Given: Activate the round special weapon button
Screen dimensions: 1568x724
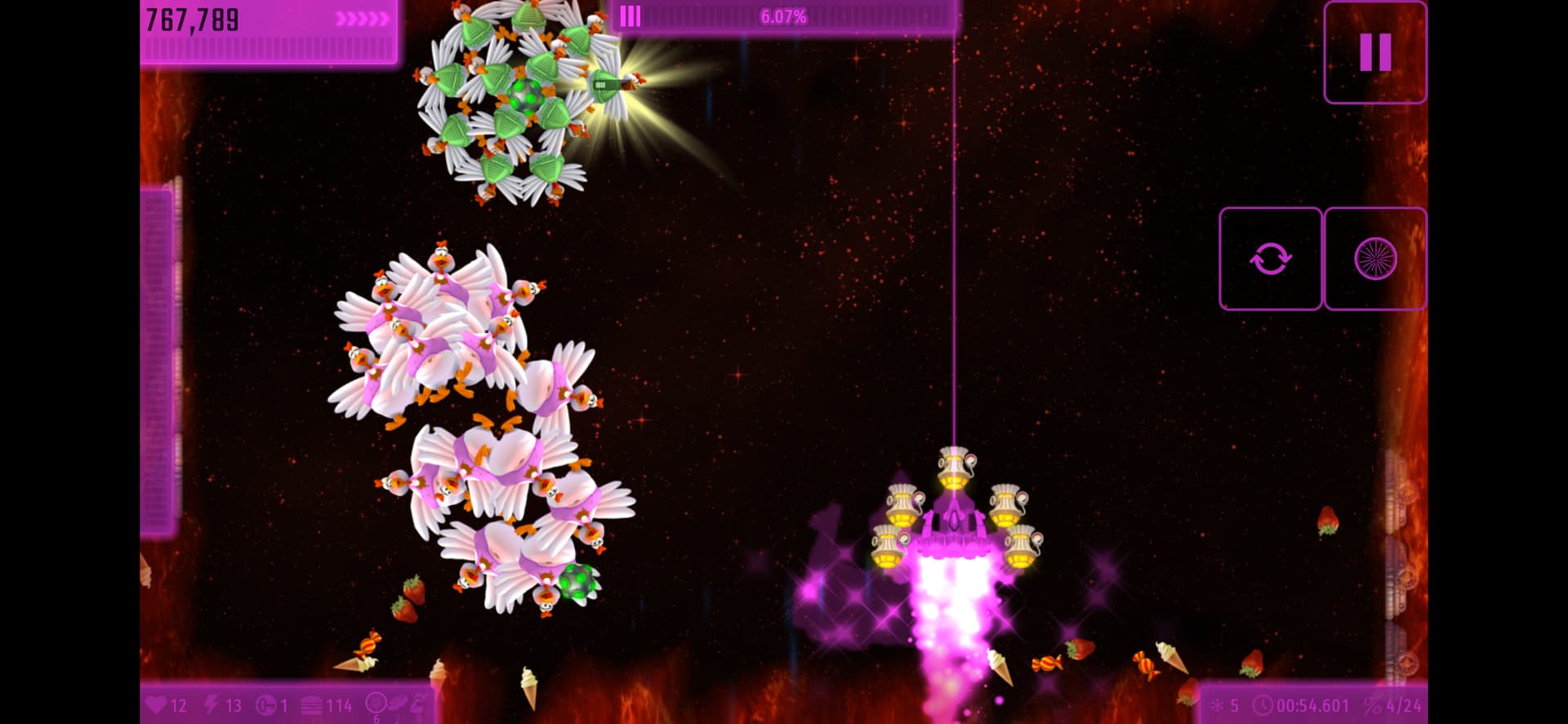Looking at the screenshot, I should [x=1375, y=259].
